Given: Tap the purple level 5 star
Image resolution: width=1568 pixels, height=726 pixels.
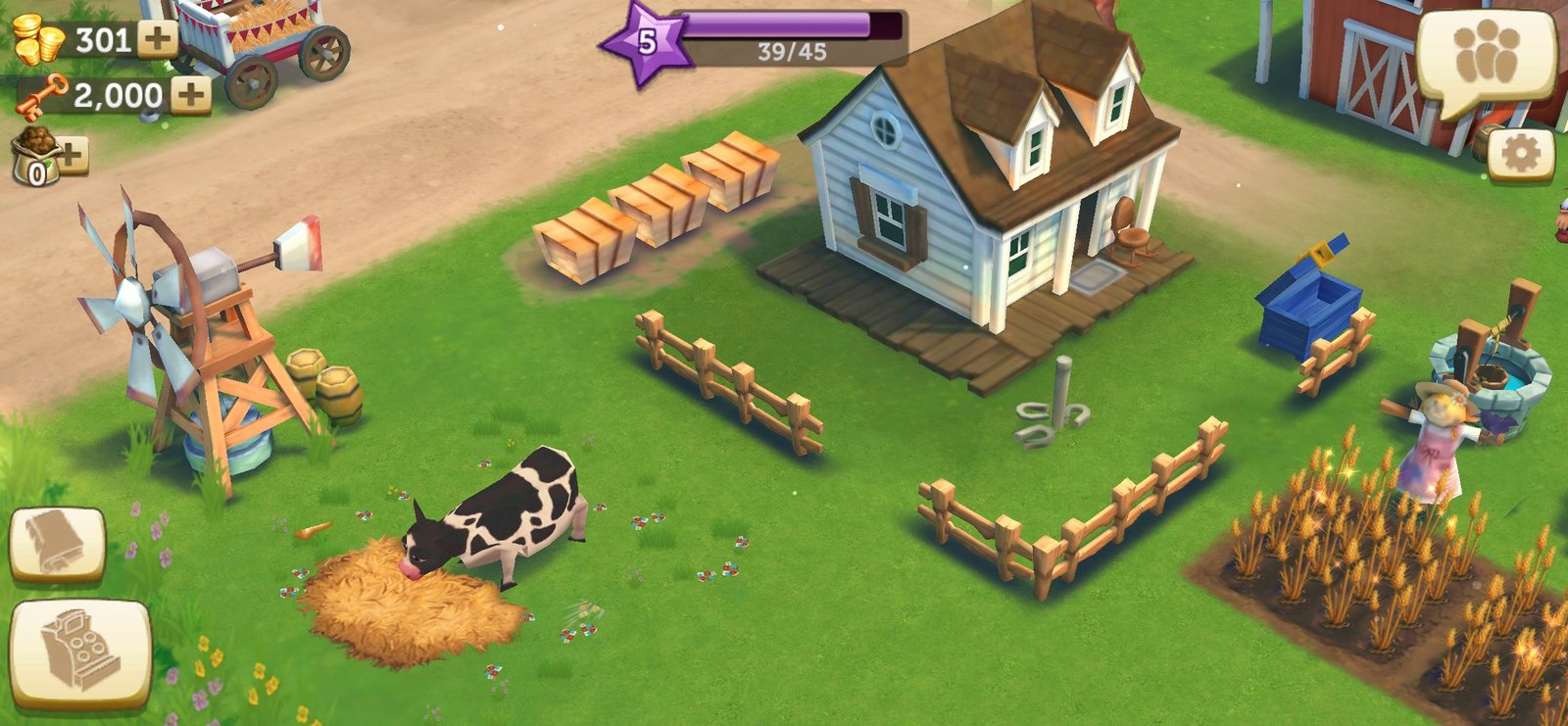Looking at the screenshot, I should 646,42.
